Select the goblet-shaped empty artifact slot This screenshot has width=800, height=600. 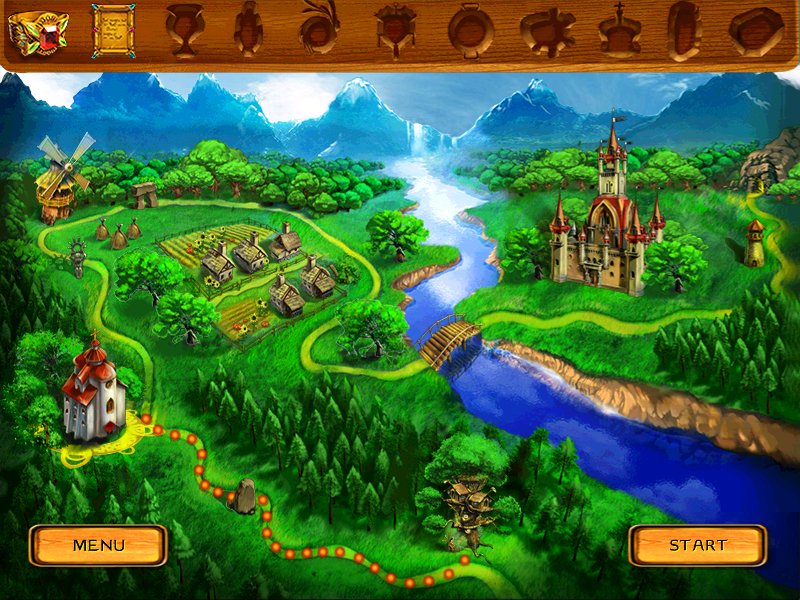pos(182,30)
